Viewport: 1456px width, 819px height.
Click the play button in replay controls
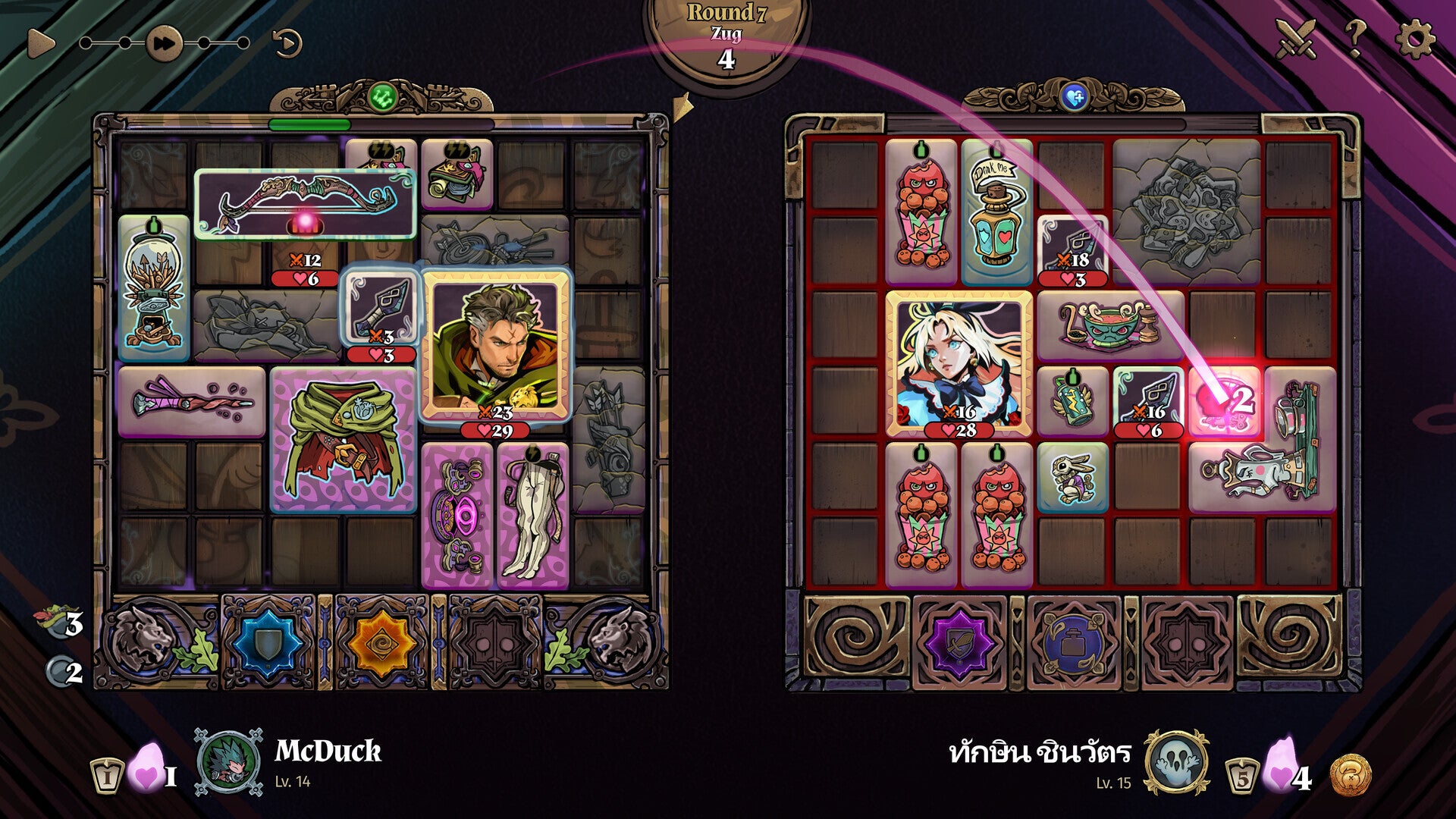tap(40, 43)
